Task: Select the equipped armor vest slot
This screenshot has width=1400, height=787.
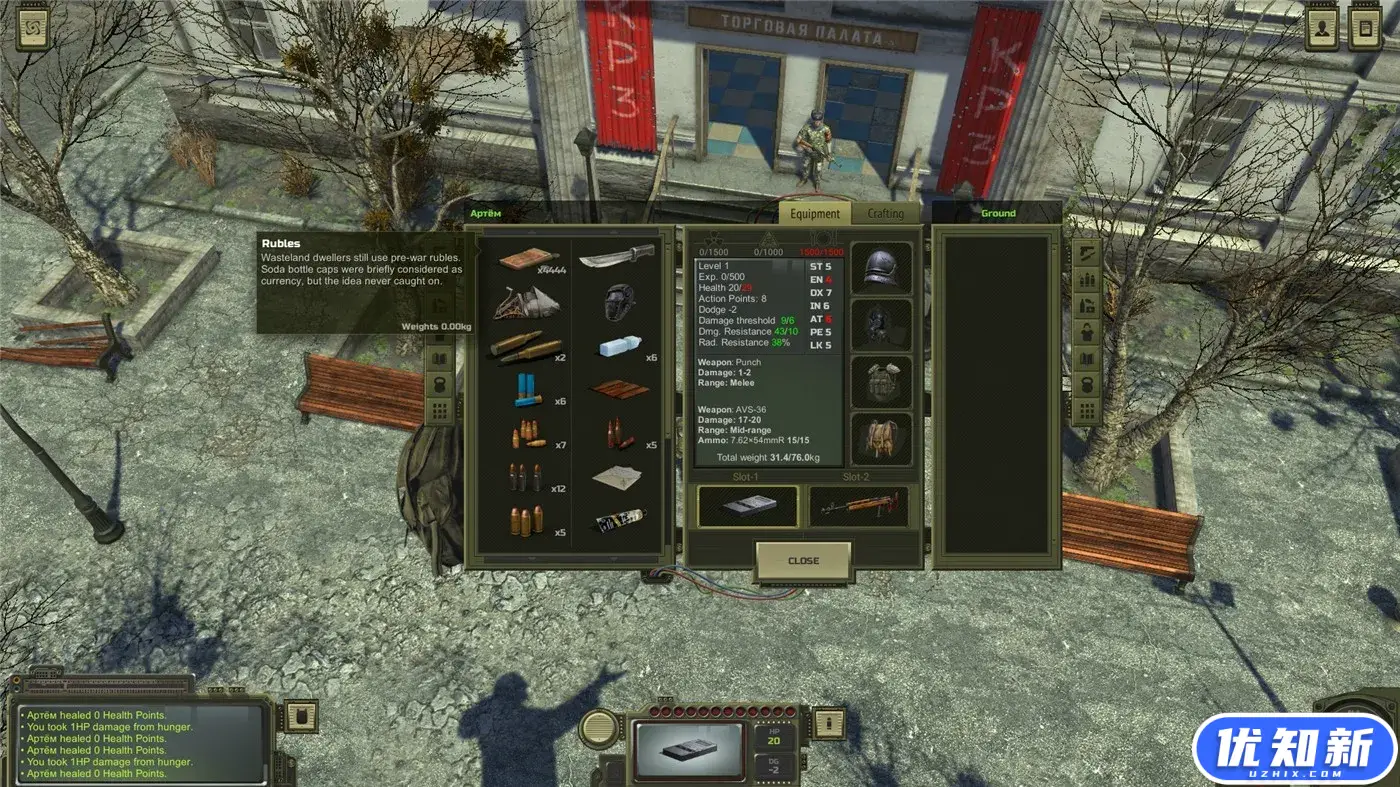Action: pyautogui.click(x=881, y=382)
